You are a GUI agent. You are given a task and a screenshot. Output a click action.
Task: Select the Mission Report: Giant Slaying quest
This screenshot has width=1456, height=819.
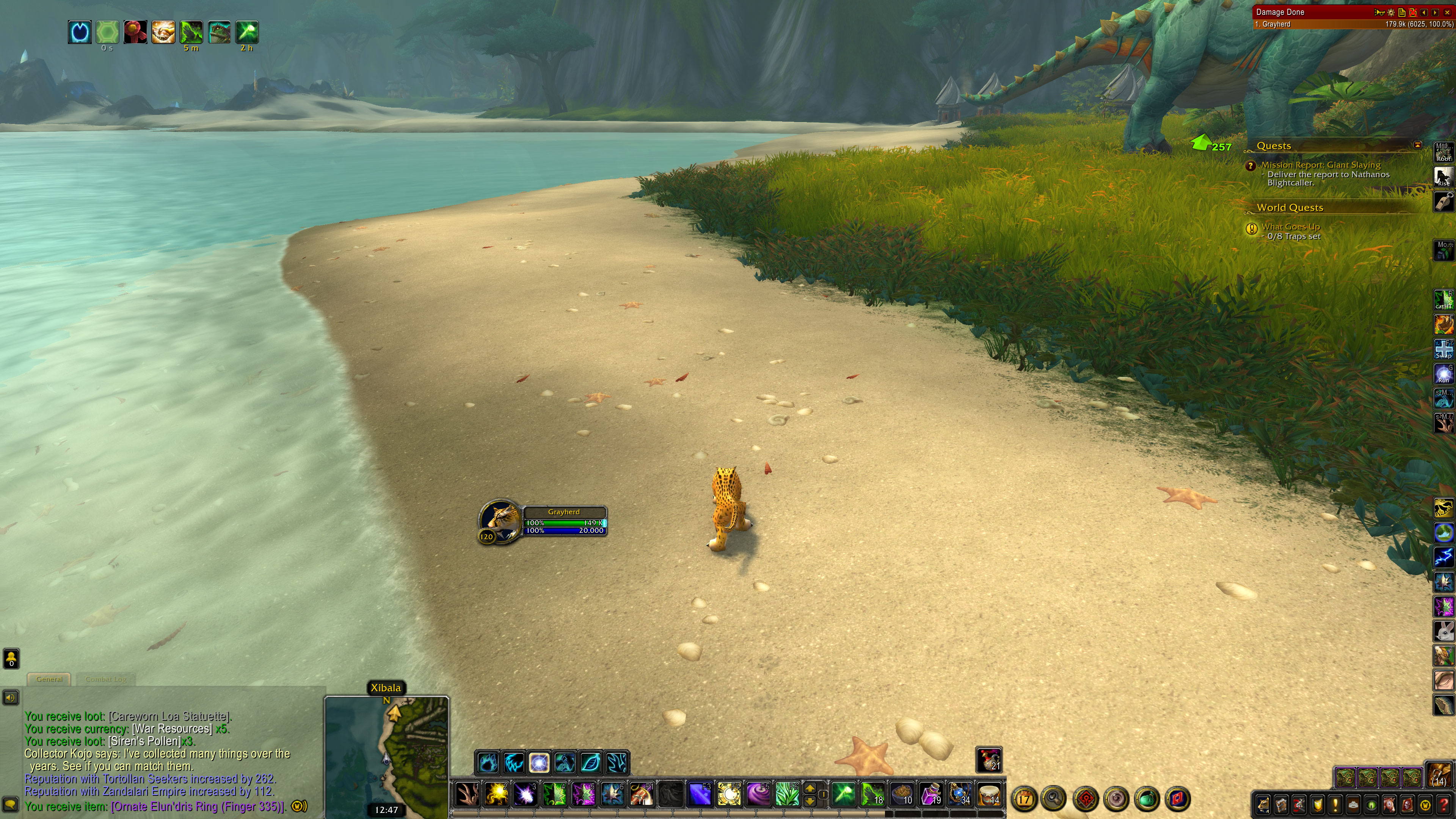click(1320, 165)
